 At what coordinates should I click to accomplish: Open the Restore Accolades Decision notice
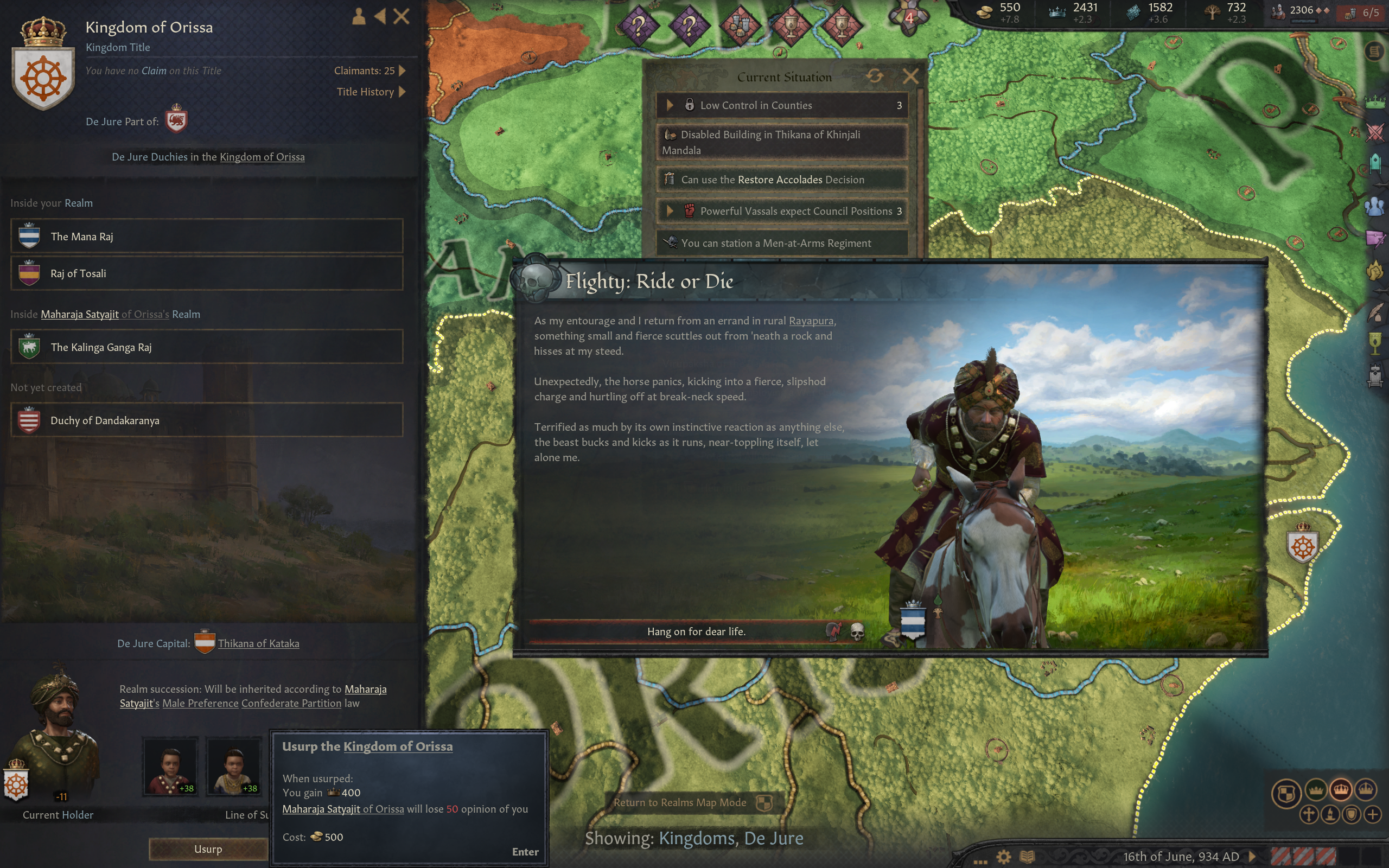tap(781, 180)
